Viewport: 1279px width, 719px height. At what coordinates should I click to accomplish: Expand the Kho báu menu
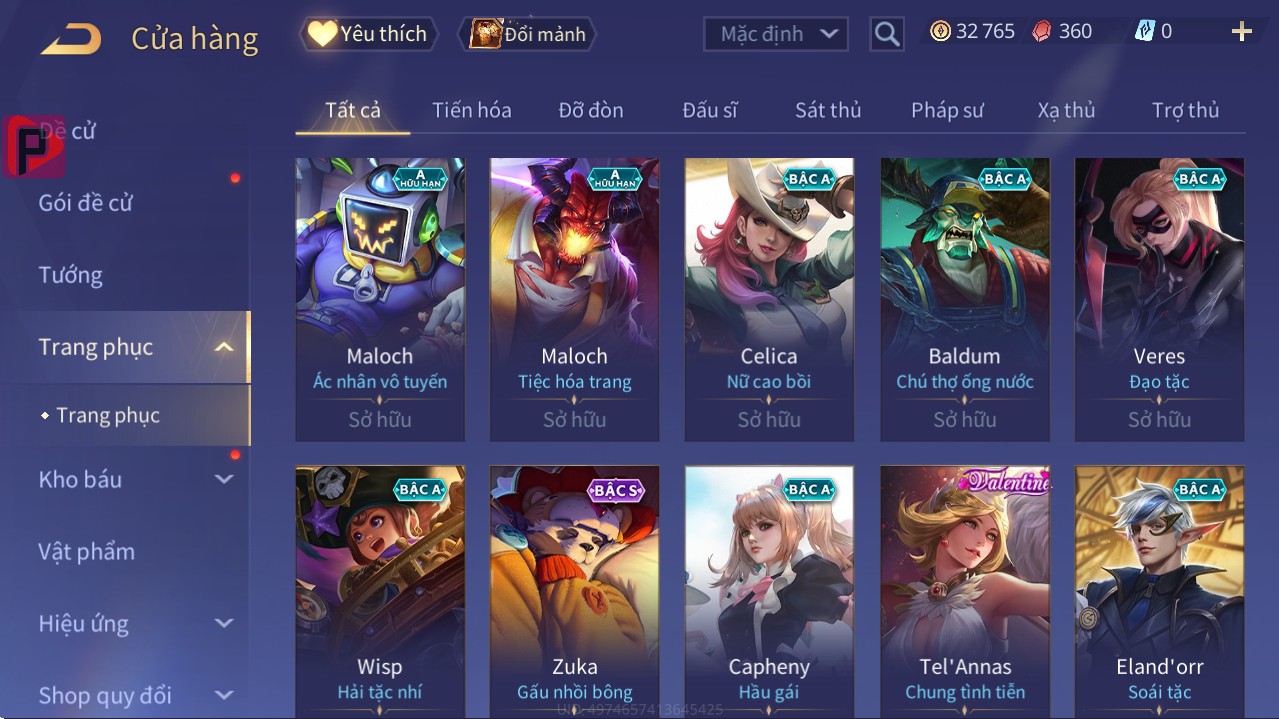coord(134,479)
